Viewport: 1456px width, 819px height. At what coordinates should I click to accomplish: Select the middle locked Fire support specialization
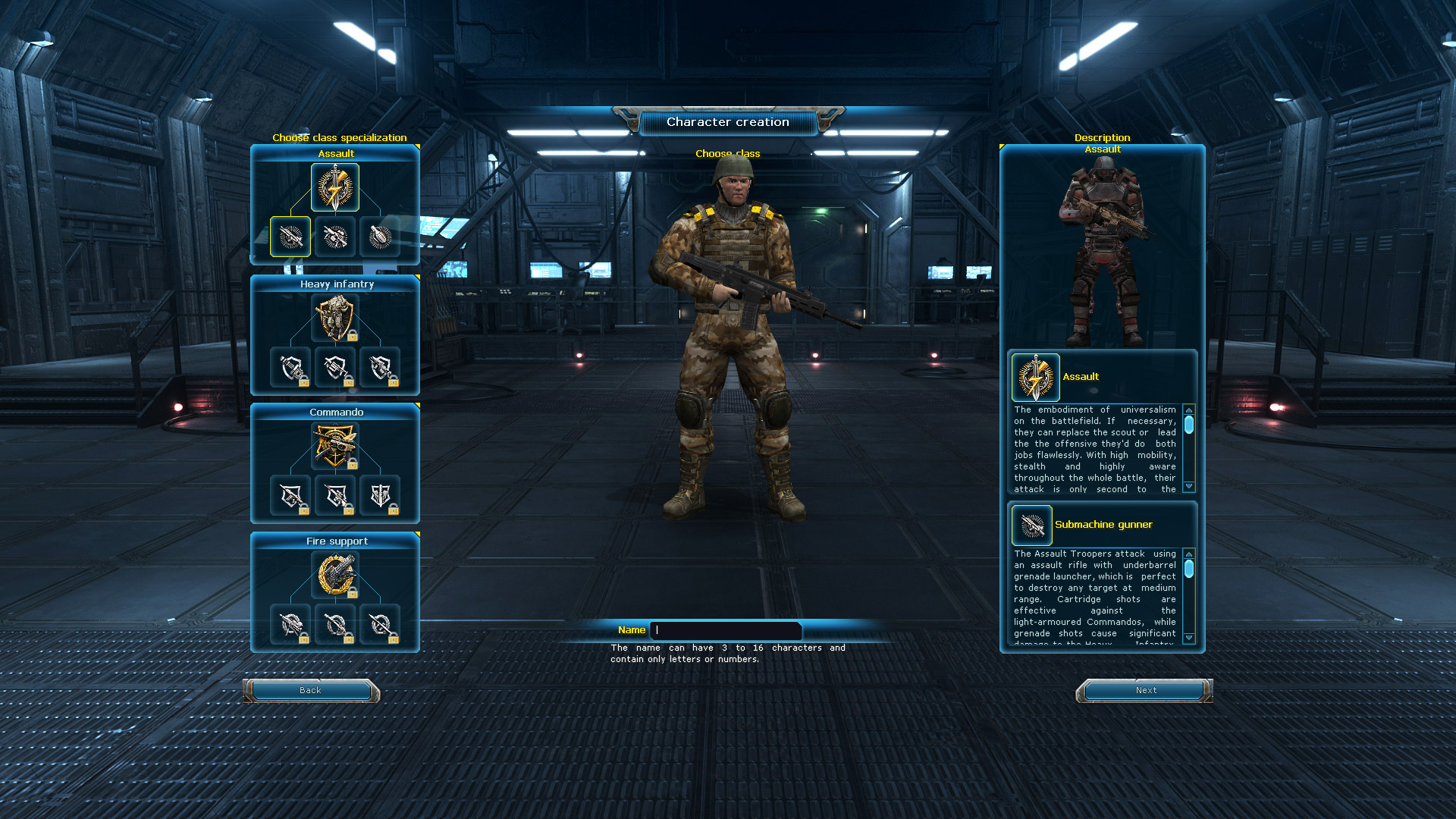(x=334, y=624)
